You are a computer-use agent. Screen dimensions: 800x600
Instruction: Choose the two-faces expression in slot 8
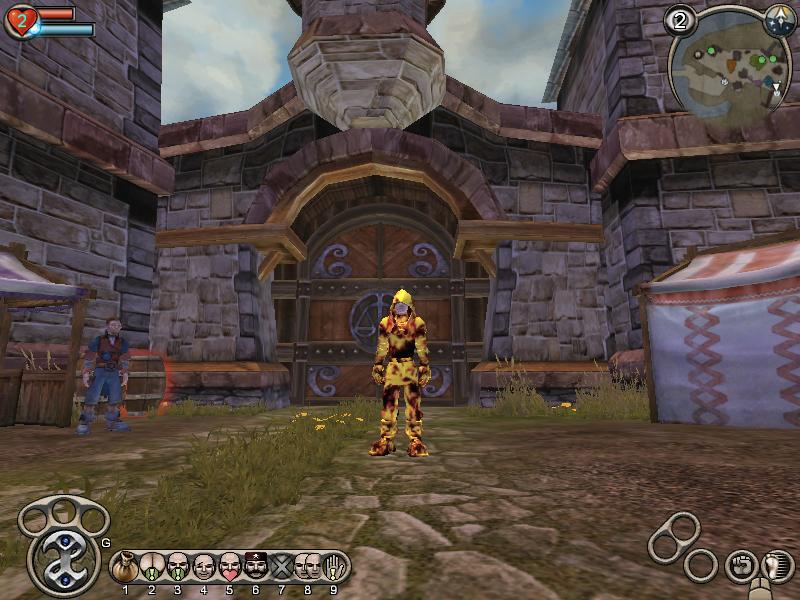[x=308, y=567]
